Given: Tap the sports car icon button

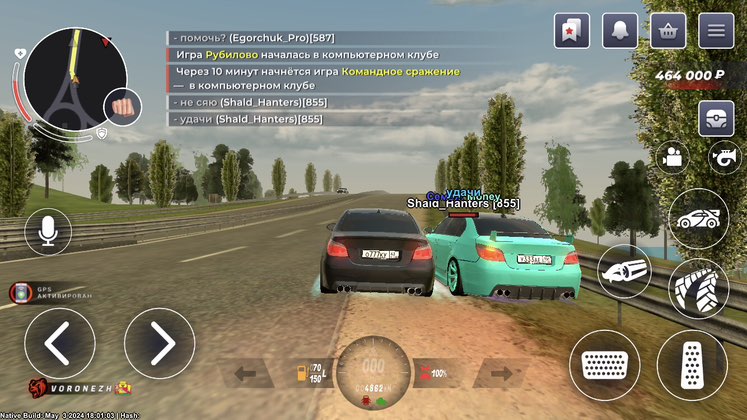Looking at the screenshot, I should pos(699,219).
